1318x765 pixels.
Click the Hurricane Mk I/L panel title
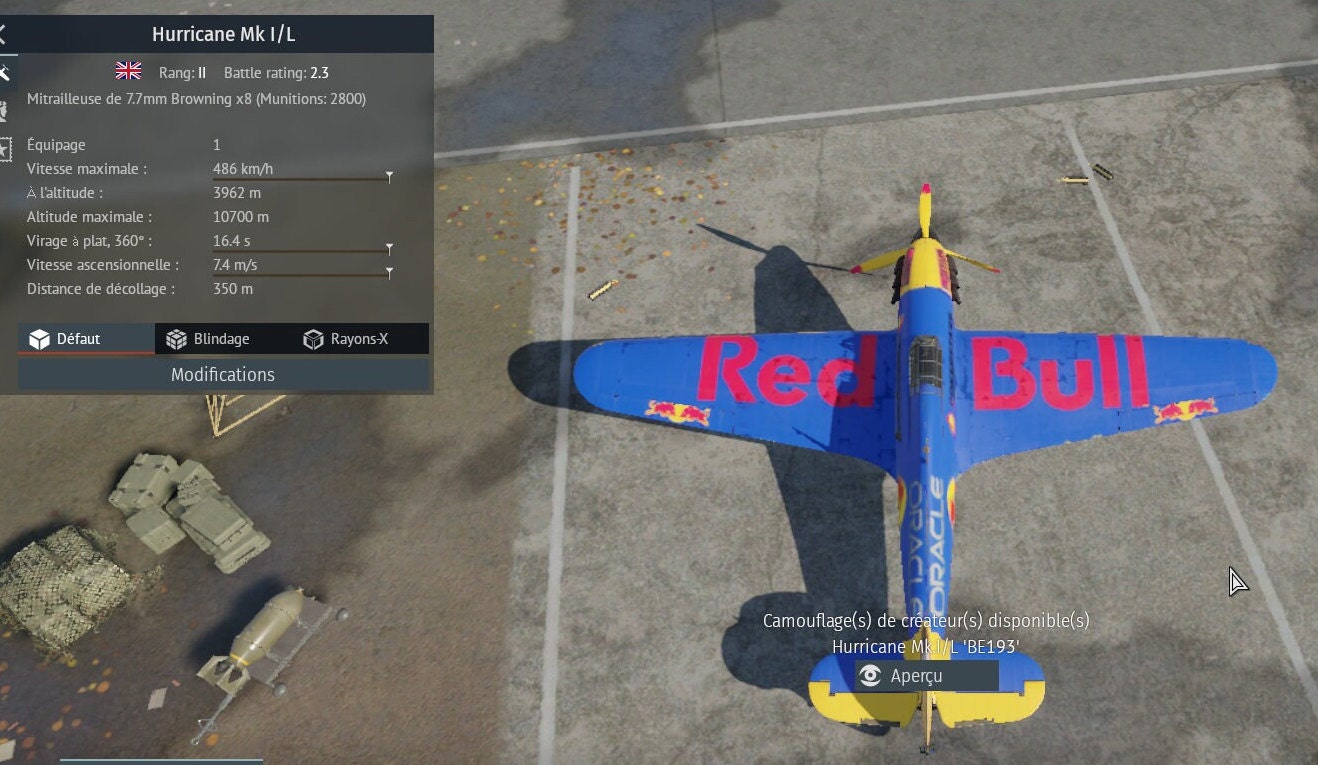click(222, 33)
